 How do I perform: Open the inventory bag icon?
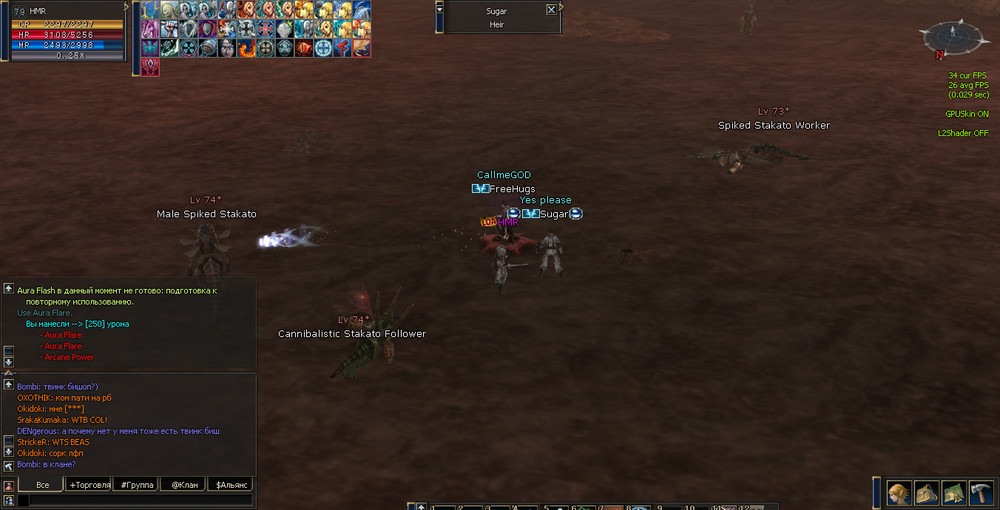926,493
